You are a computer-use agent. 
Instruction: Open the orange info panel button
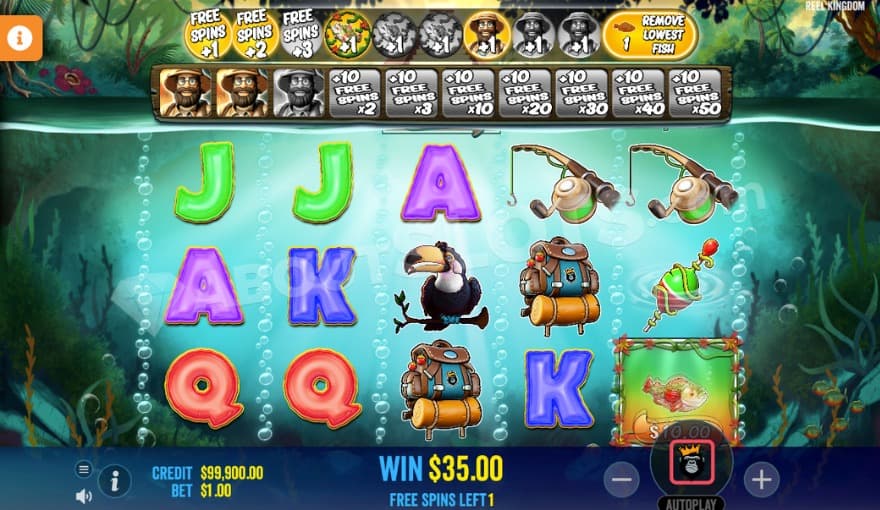pyautogui.click(x=20, y=38)
